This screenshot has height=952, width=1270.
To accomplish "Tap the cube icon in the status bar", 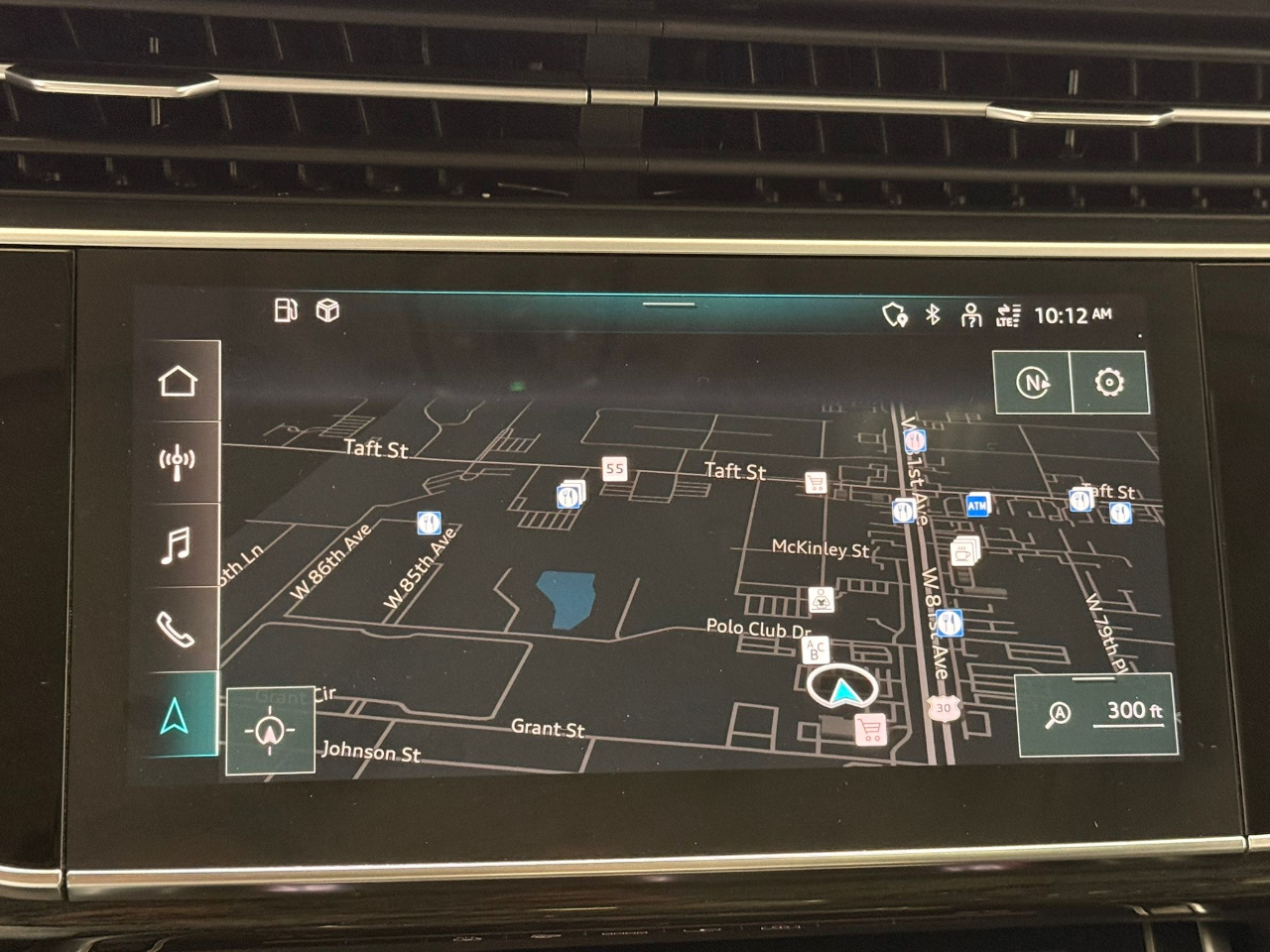I will (x=327, y=311).
